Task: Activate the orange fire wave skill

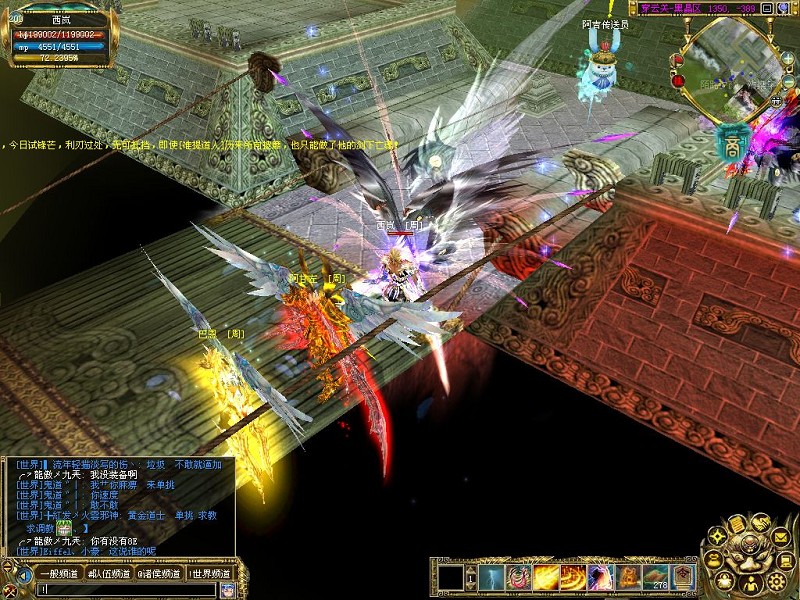Action: point(573,577)
